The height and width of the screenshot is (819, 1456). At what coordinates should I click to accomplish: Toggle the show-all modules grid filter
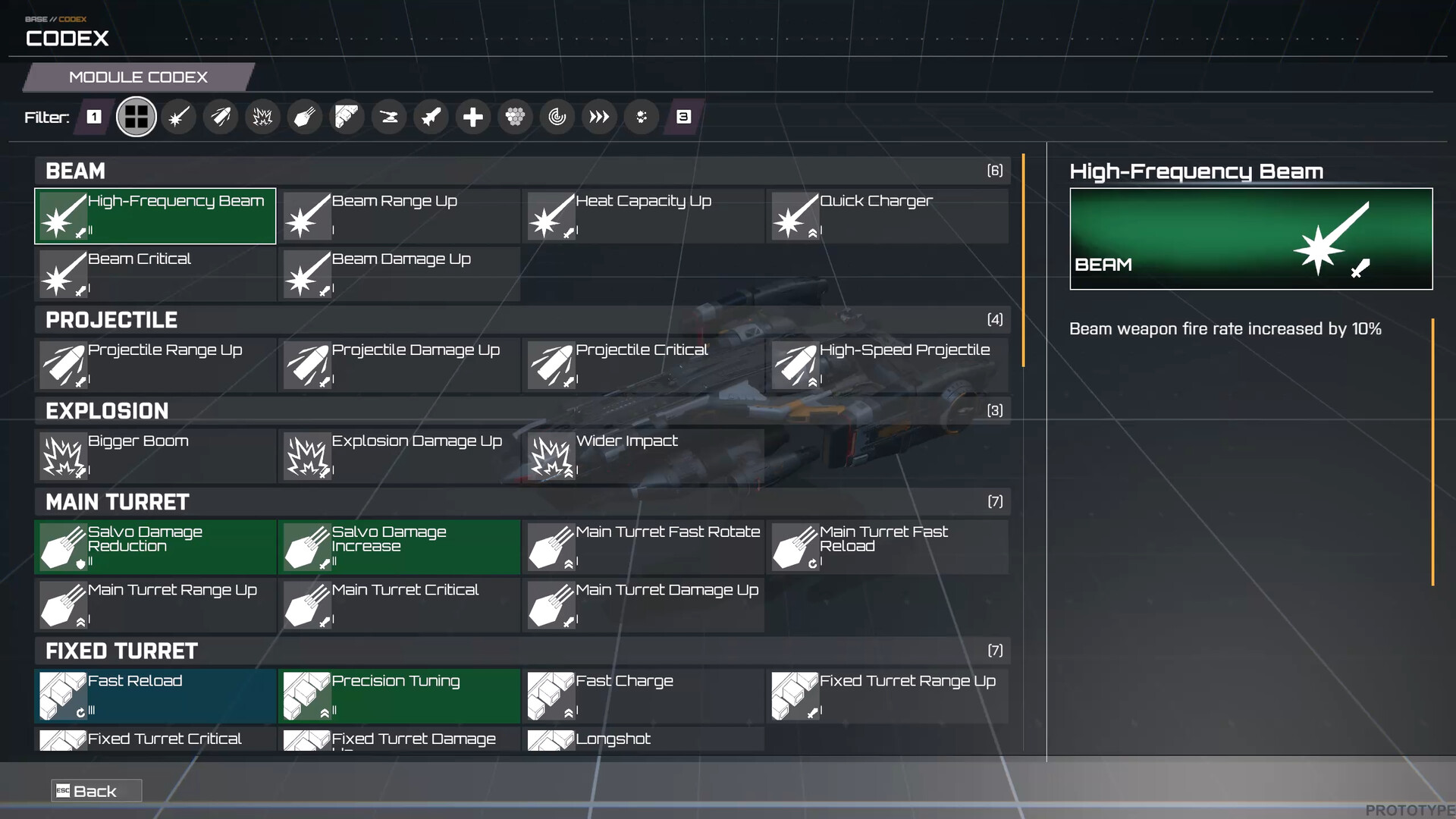[x=136, y=117]
